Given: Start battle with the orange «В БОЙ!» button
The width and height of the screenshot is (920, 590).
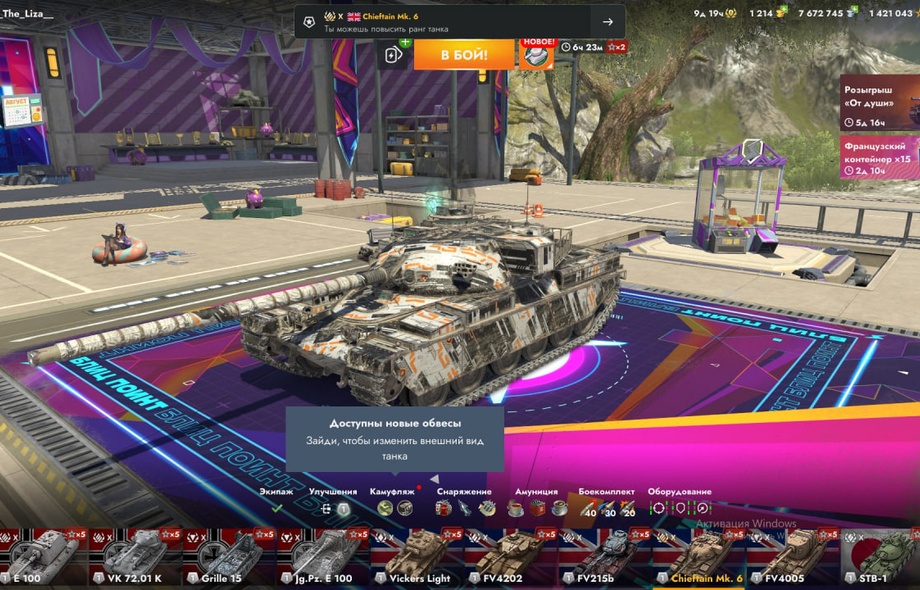Looking at the screenshot, I should pyautogui.click(x=463, y=54).
